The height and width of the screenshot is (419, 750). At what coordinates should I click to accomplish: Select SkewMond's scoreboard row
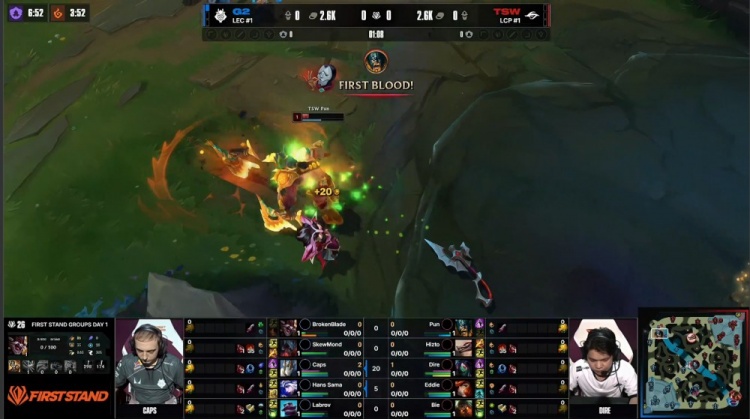click(x=325, y=347)
